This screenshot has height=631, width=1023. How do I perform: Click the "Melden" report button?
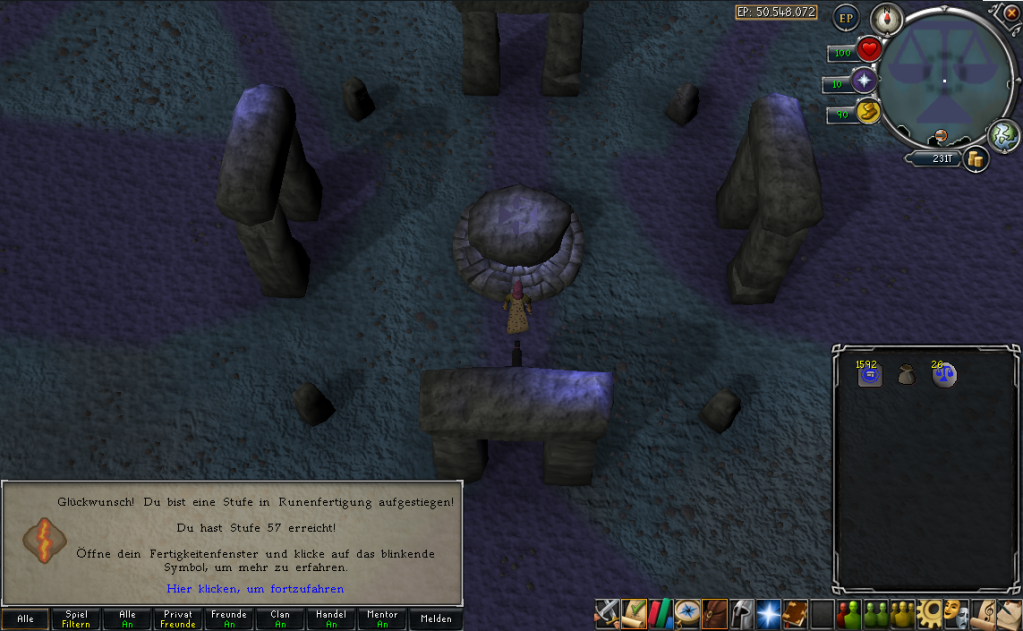click(x=436, y=619)
